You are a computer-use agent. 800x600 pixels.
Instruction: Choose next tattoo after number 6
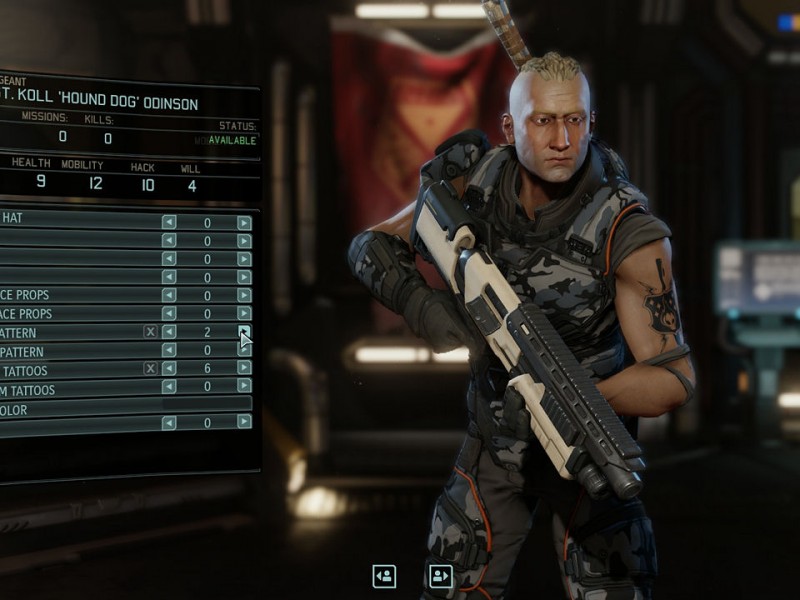pyautogui.click(x=244, y=368)
